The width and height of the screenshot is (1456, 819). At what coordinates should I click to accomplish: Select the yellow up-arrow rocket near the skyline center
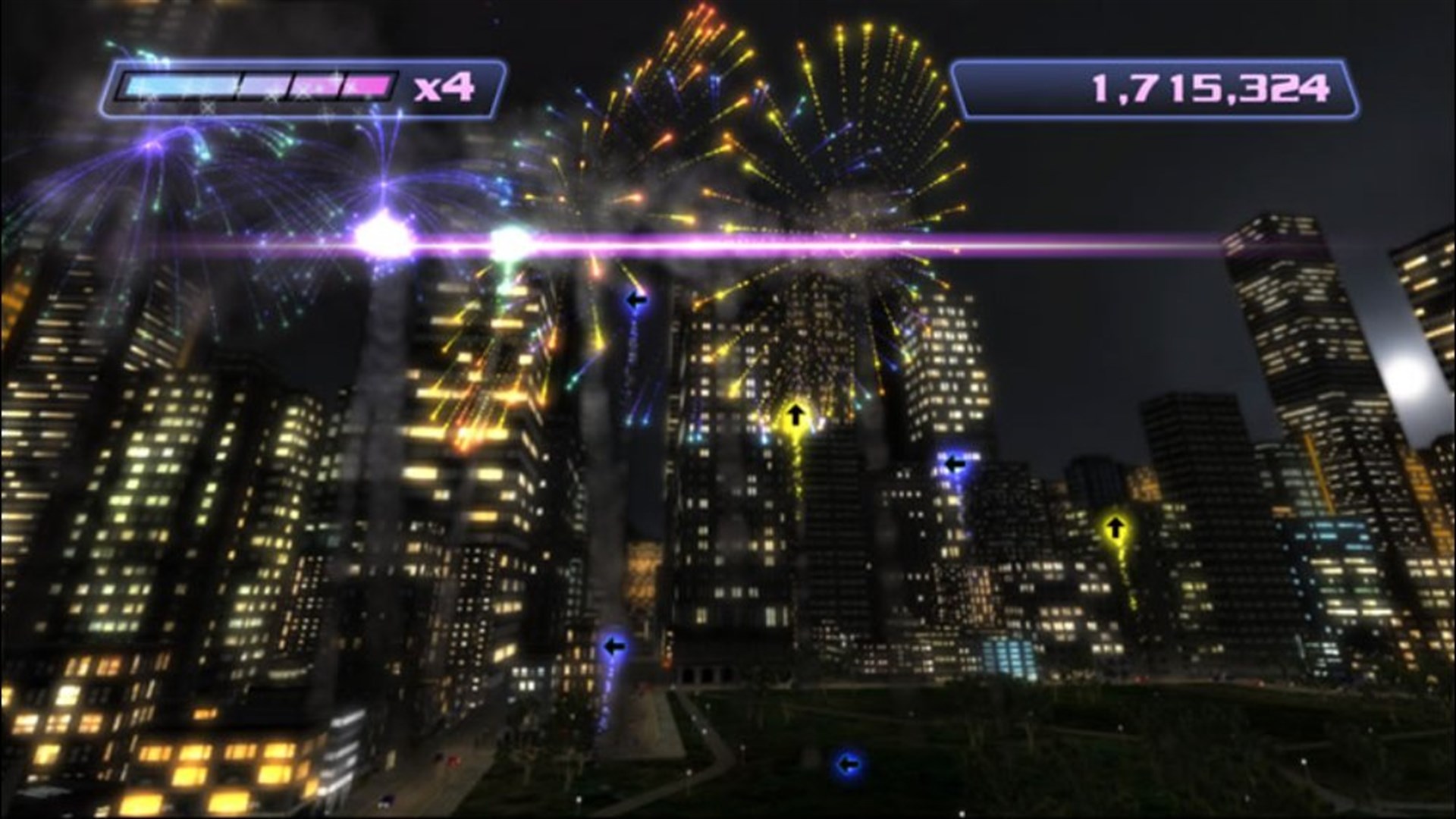point(795,416)
